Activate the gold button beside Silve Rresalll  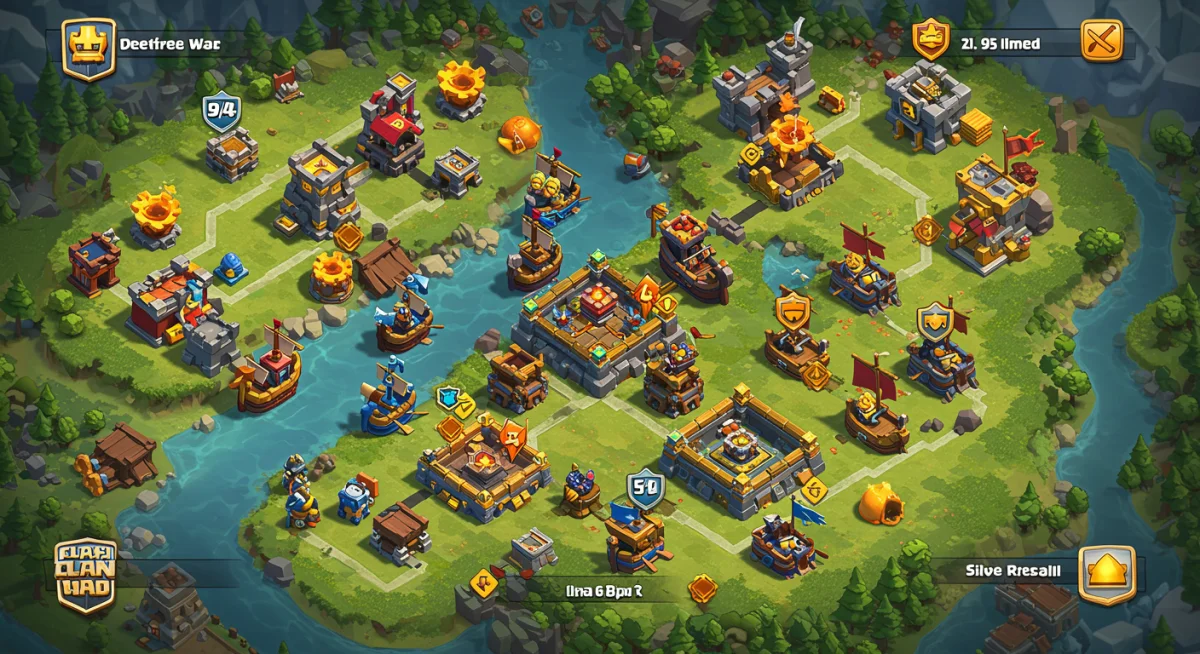pyautogui.click(x=1106, y=573)
